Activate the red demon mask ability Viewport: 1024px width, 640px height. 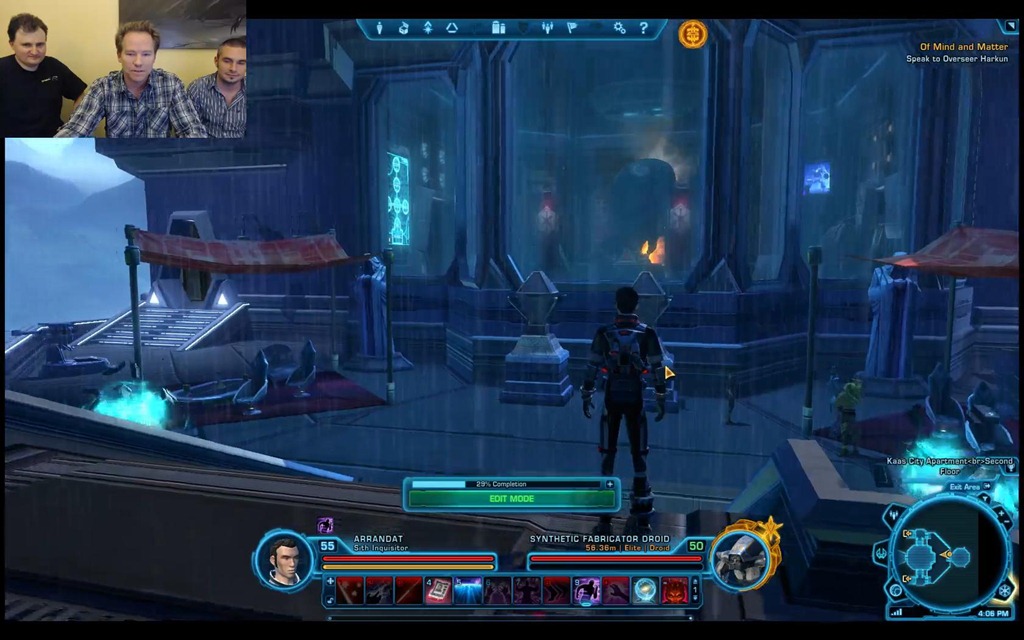pos(674,590)
